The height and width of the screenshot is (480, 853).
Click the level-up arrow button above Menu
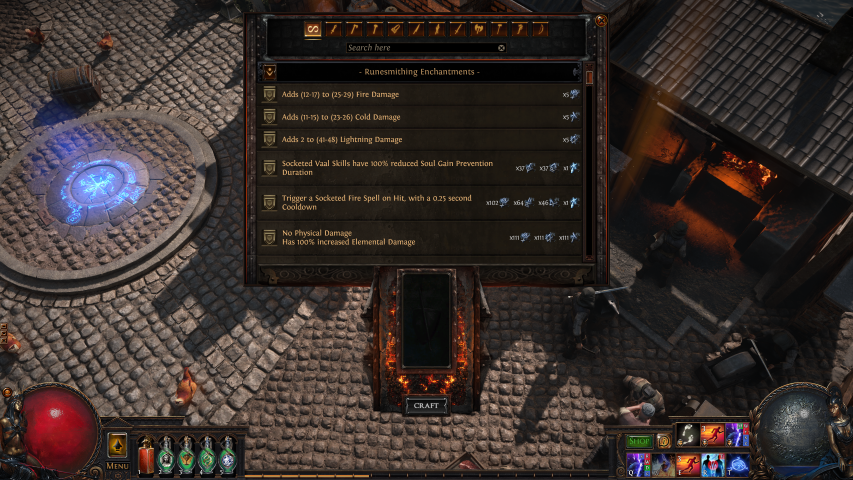[117, 444]
